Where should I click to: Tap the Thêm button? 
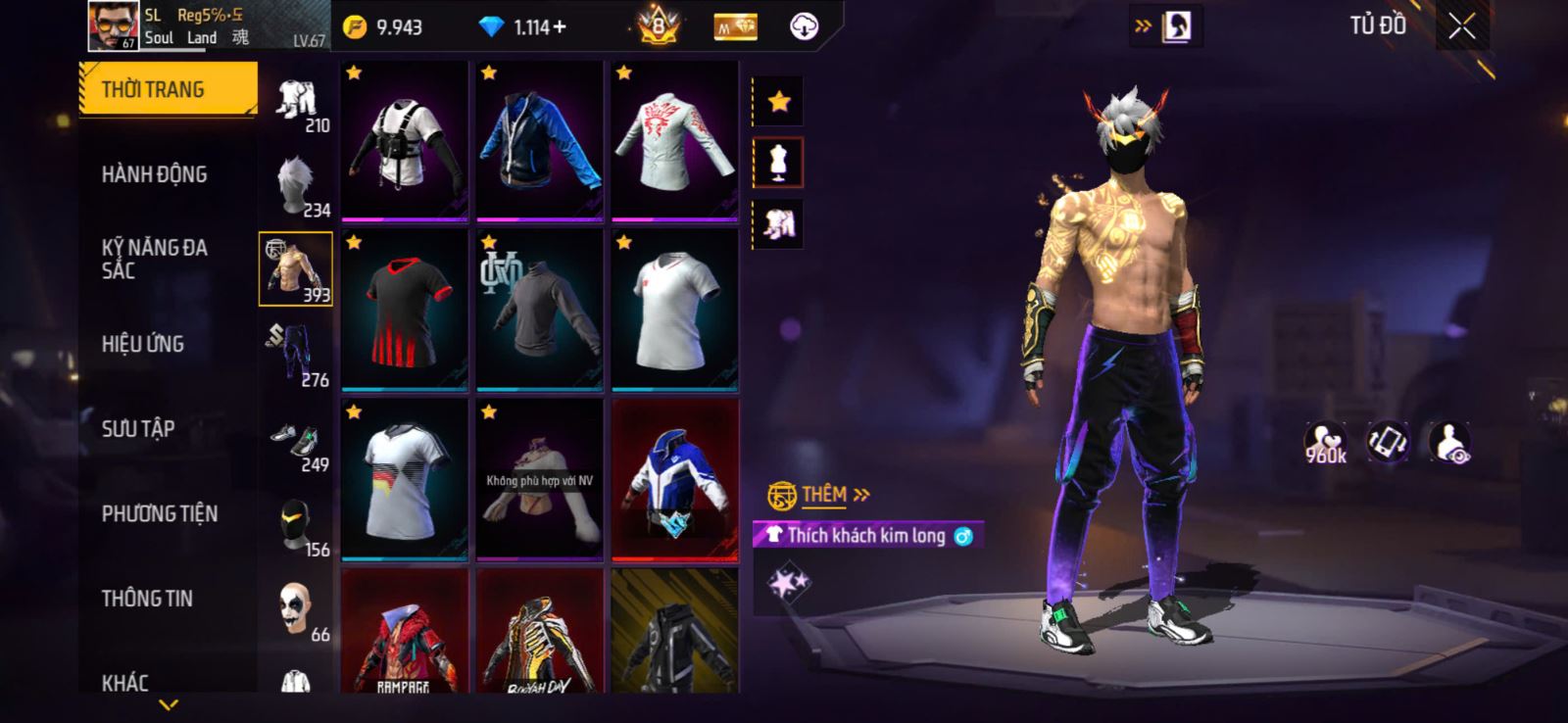click(821, 495)
